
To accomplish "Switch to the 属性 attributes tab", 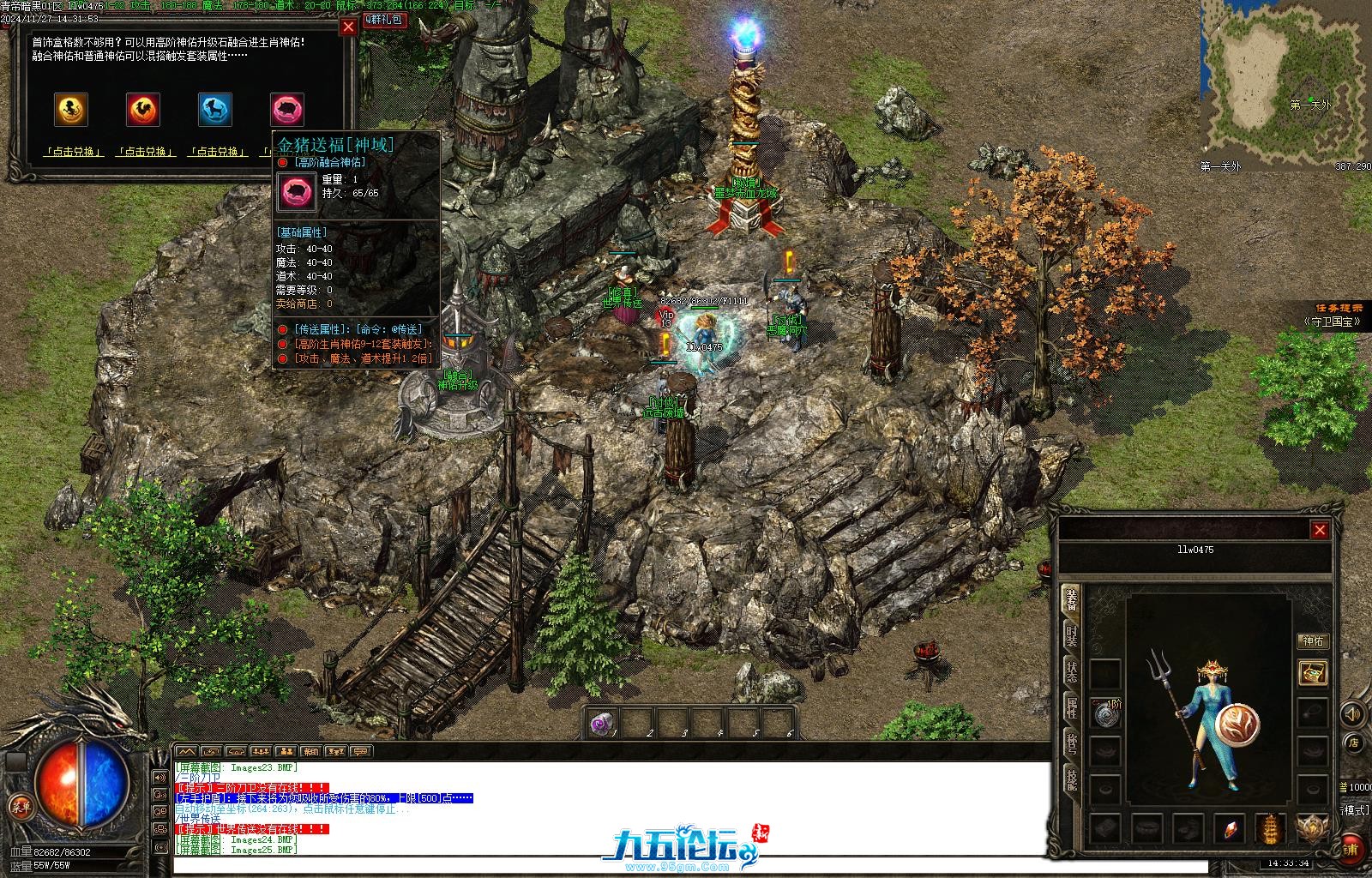I will pyautogui.click(x=1071, y=707).
